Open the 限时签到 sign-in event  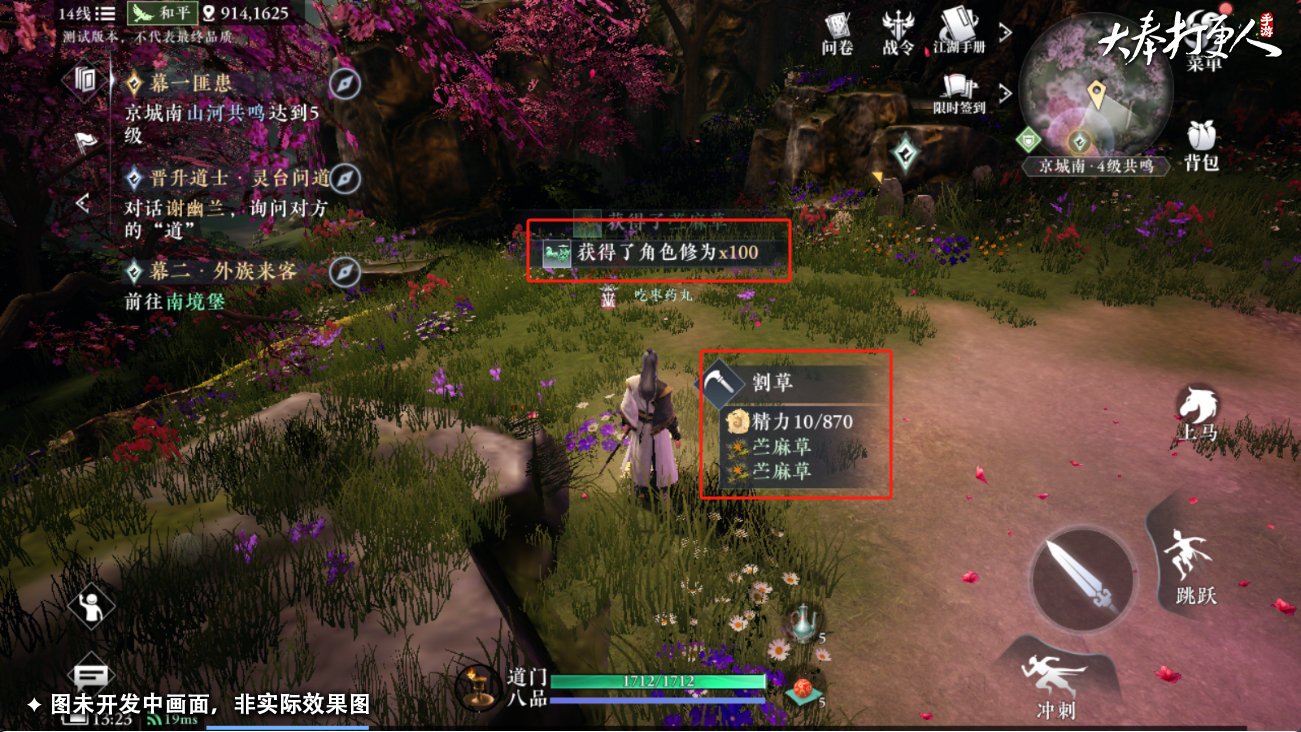pos(959,93)
